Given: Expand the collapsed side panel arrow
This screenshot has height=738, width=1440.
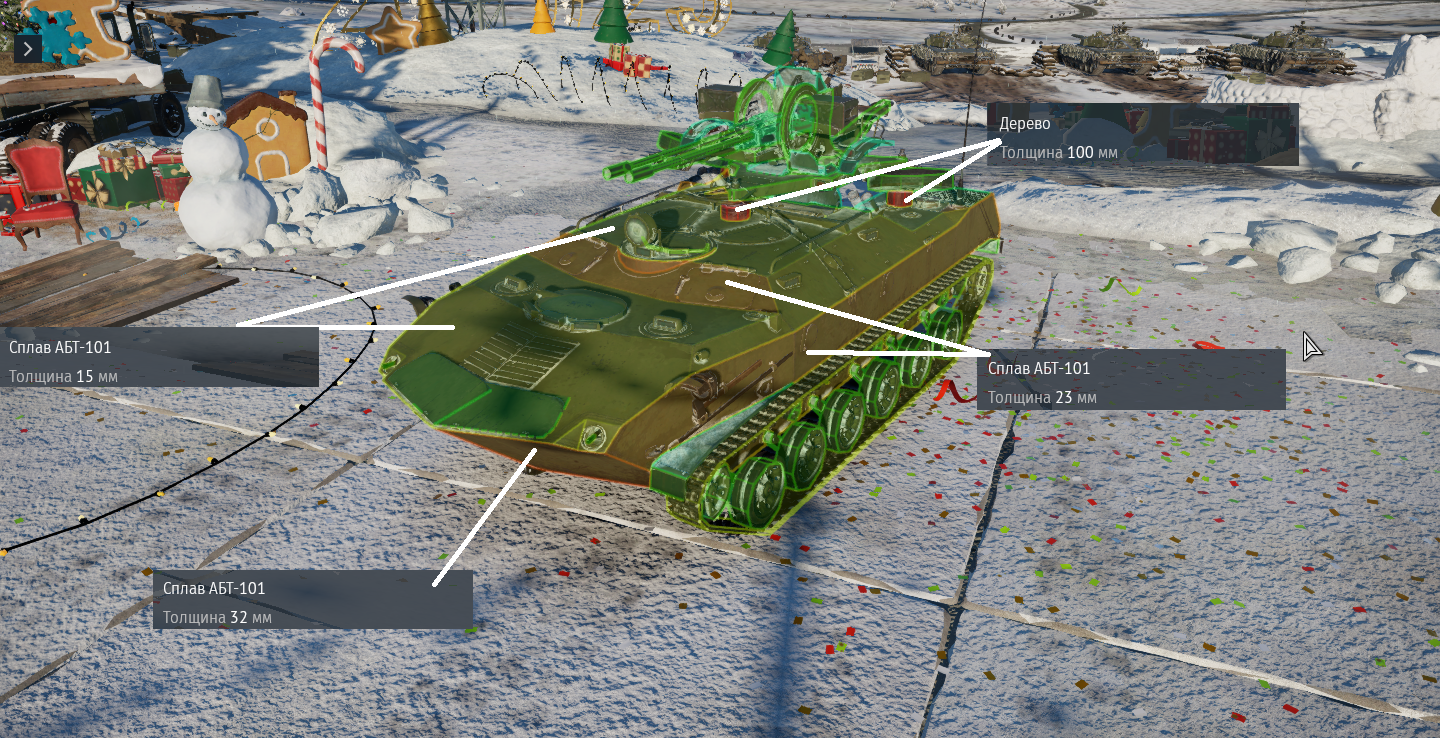Looking at the screenshot, I should click(28, 48).
